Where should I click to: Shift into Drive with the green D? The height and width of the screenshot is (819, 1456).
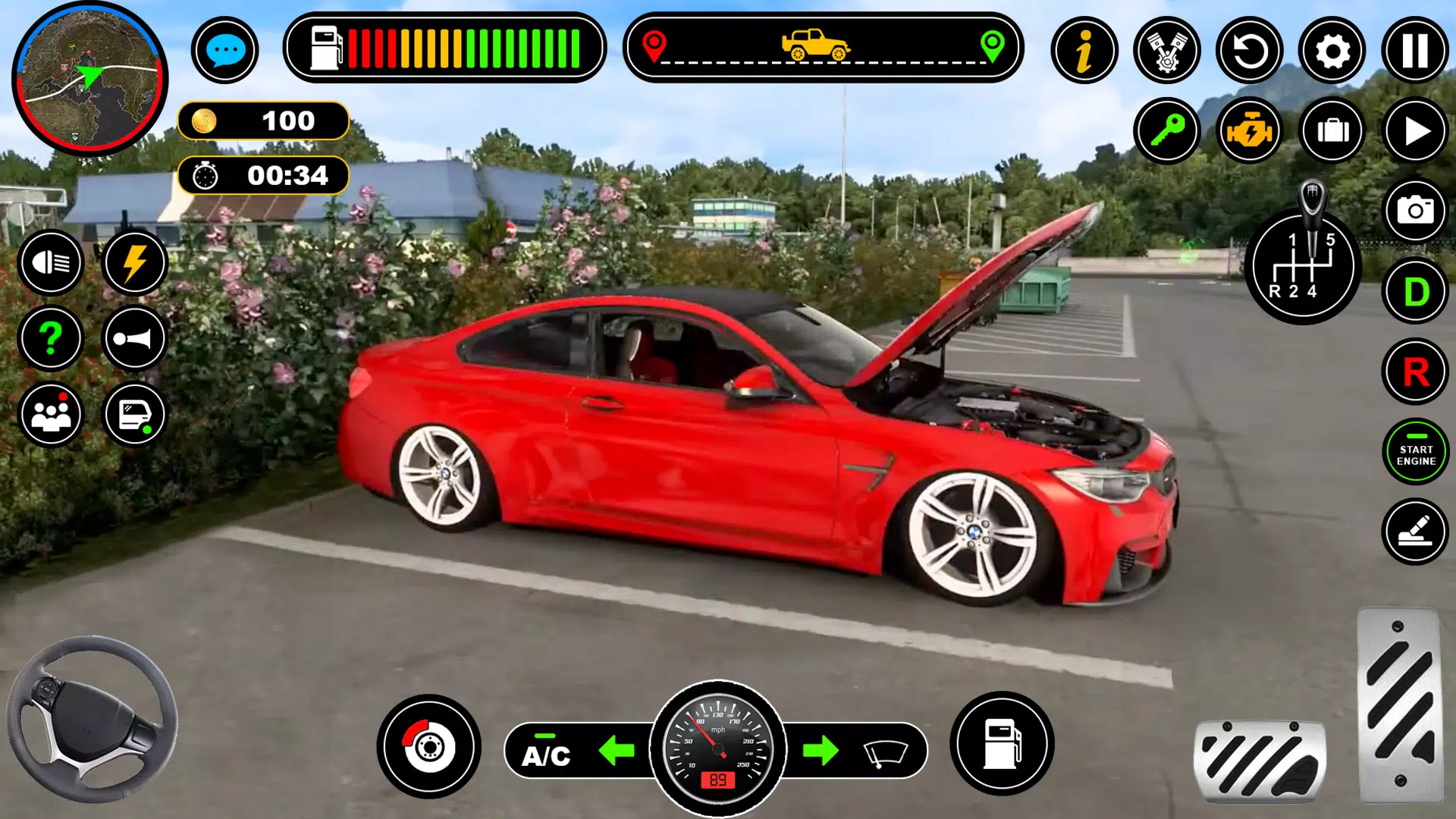(1415, 291)
